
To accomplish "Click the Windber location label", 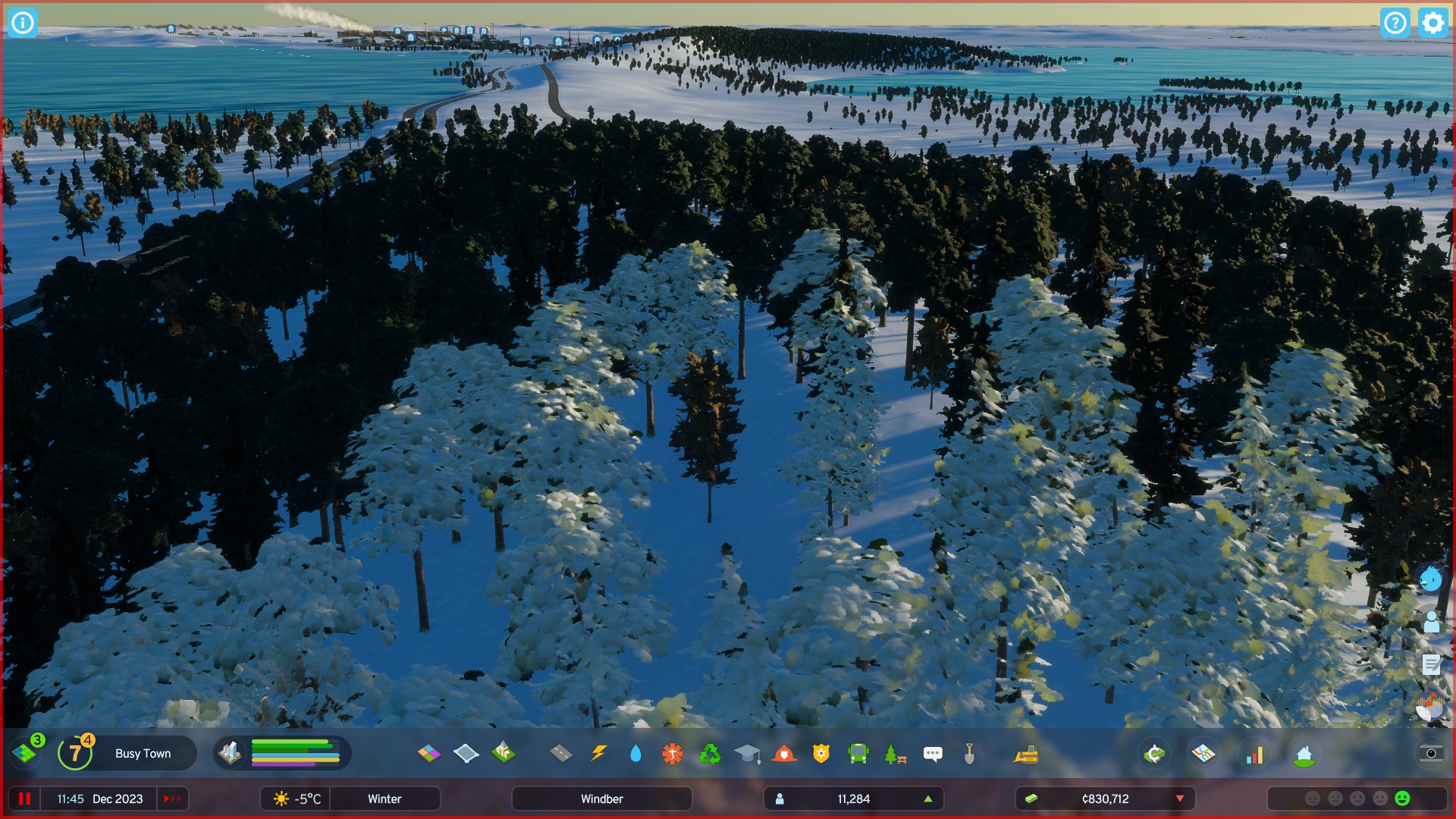I will coord(601,799).
